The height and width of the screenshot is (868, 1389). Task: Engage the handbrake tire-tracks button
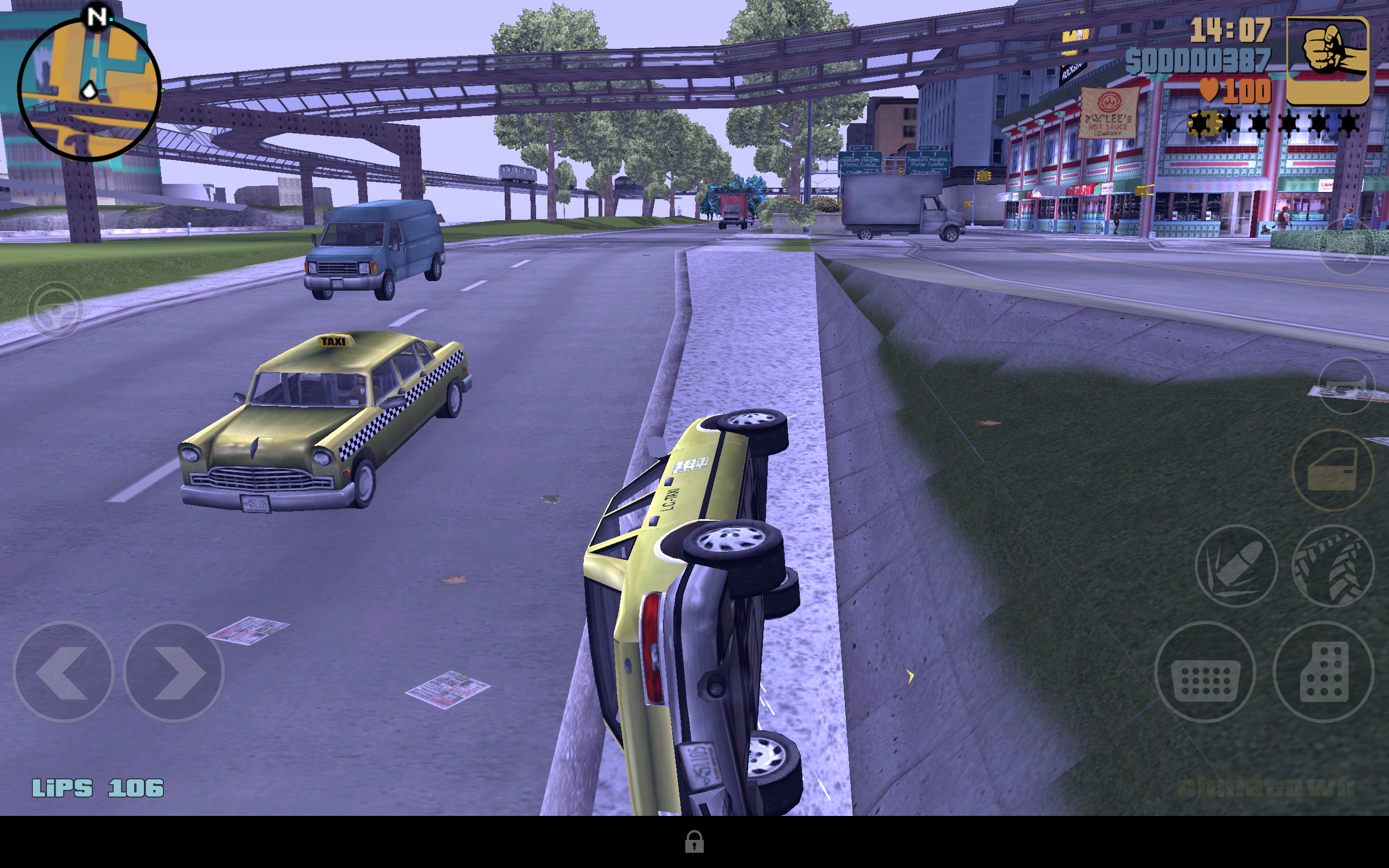(x=1333, y=565)
